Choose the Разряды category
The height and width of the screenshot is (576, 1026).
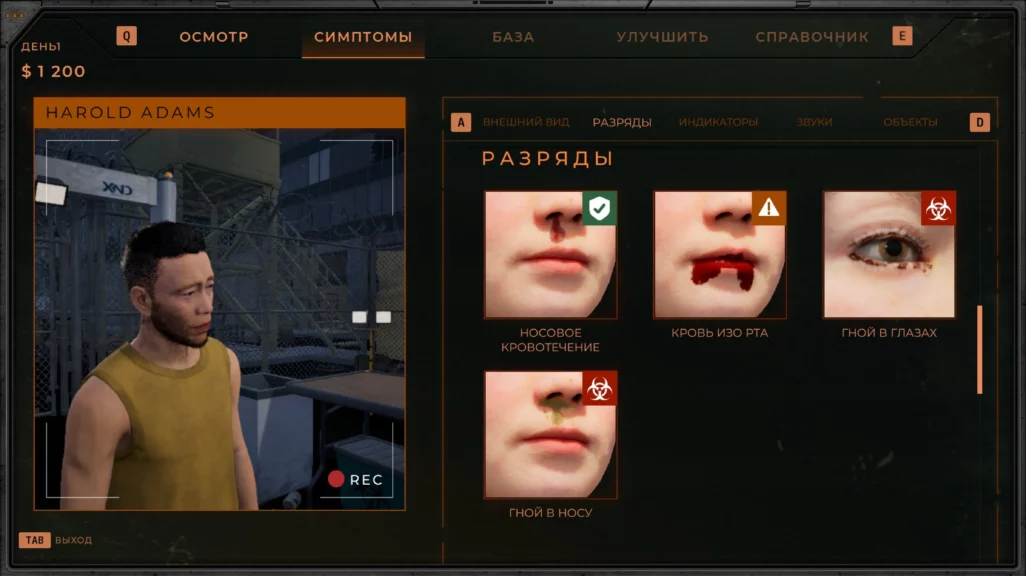point(622,122)
